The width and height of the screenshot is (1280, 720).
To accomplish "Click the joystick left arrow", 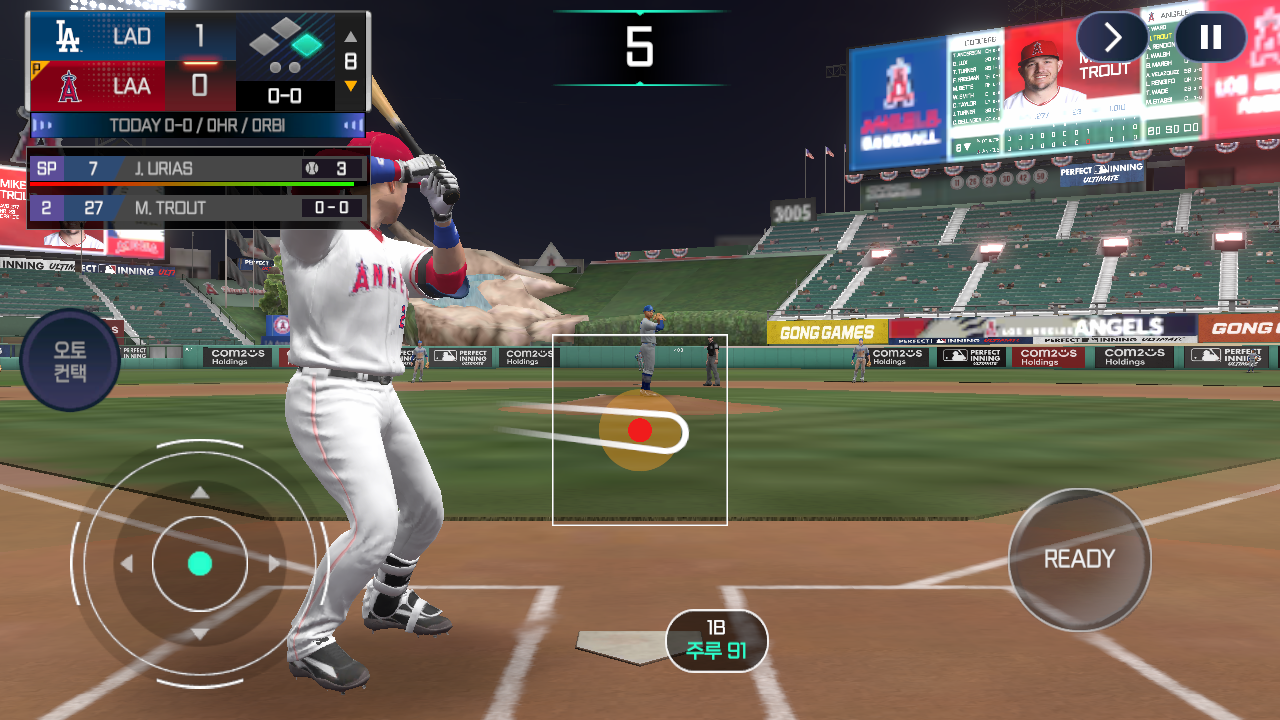I will click(127, 564).
